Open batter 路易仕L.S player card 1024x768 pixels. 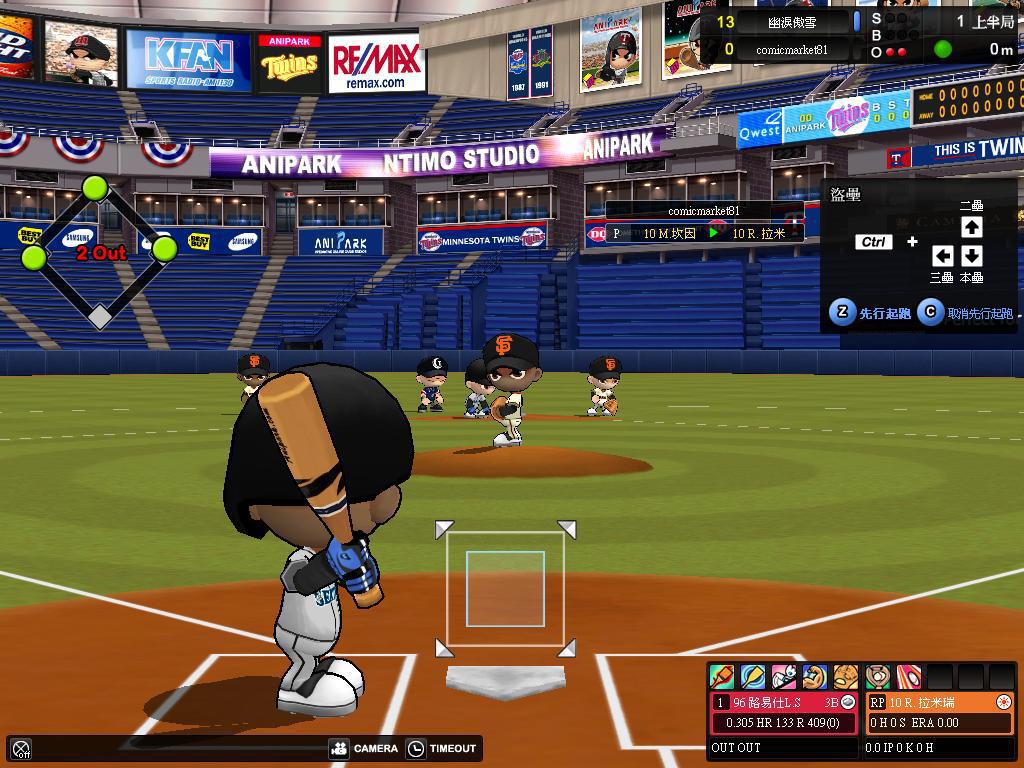tap(784, 703)
